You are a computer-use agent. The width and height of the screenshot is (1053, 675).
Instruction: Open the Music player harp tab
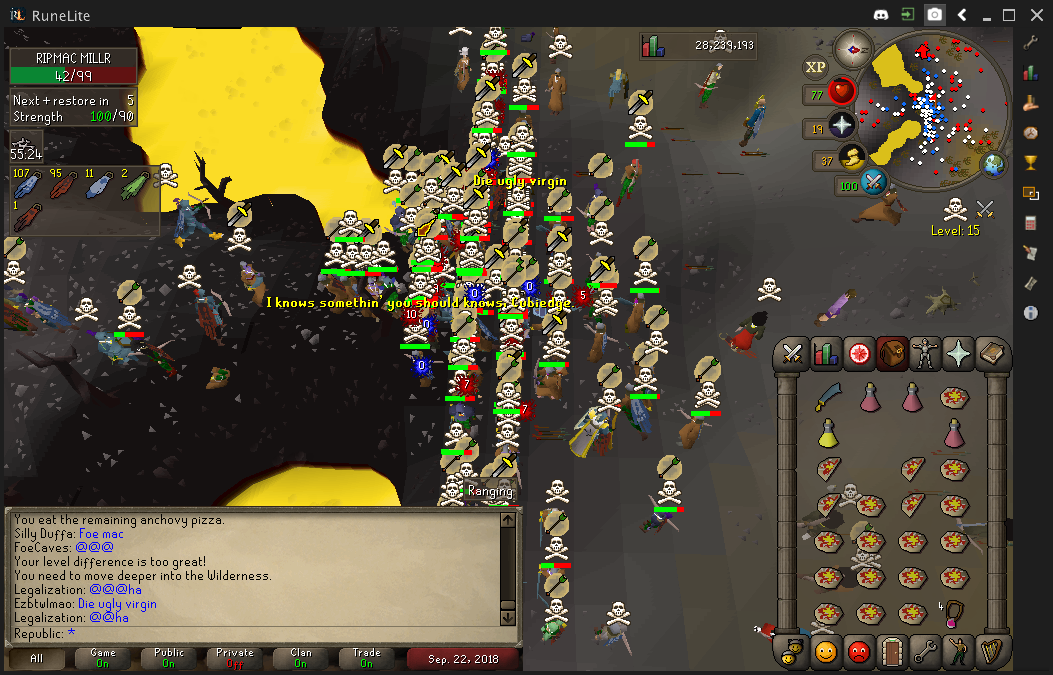click(x=991, y=652)
